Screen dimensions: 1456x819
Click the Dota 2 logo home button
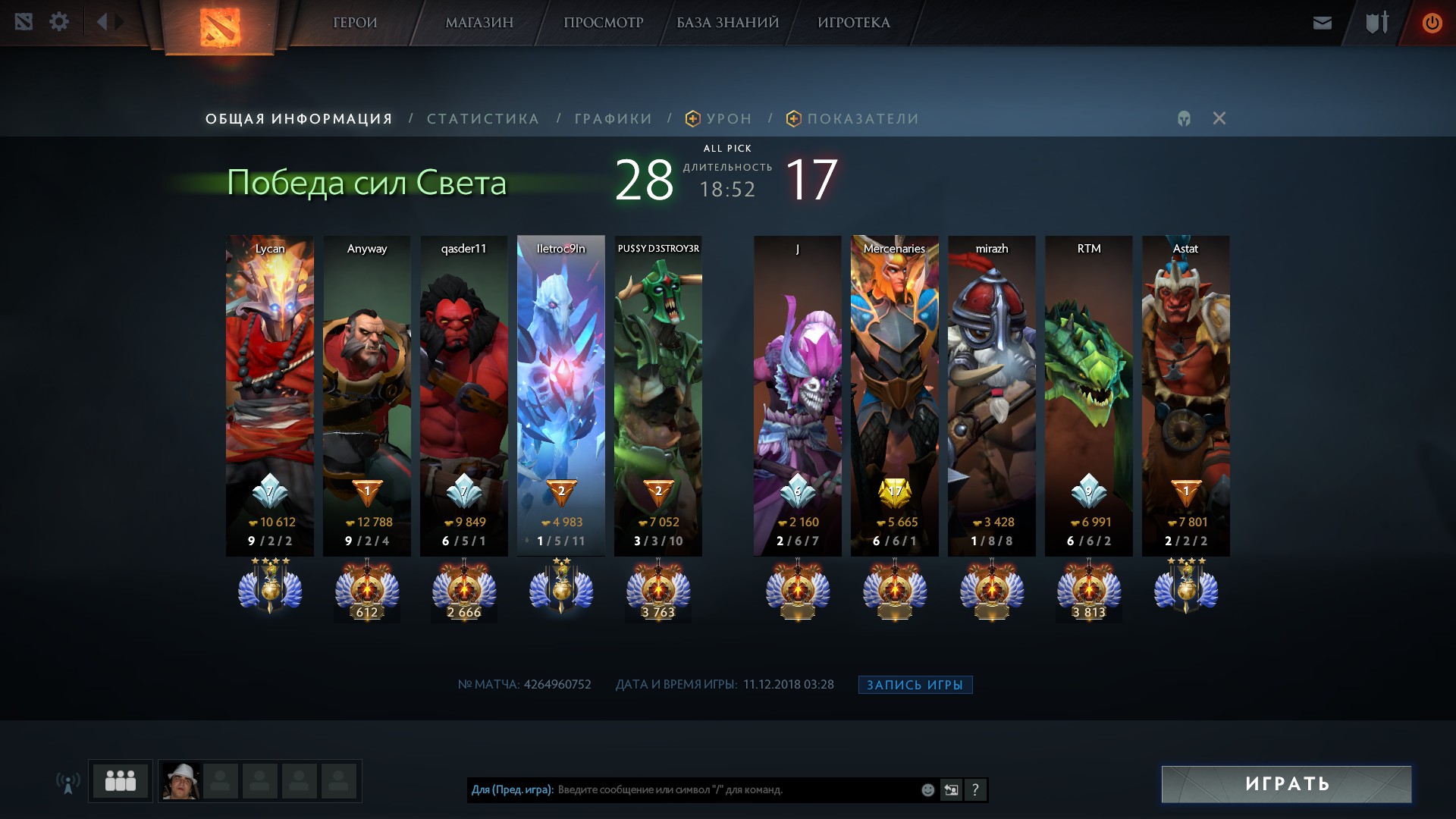(220, 27)
